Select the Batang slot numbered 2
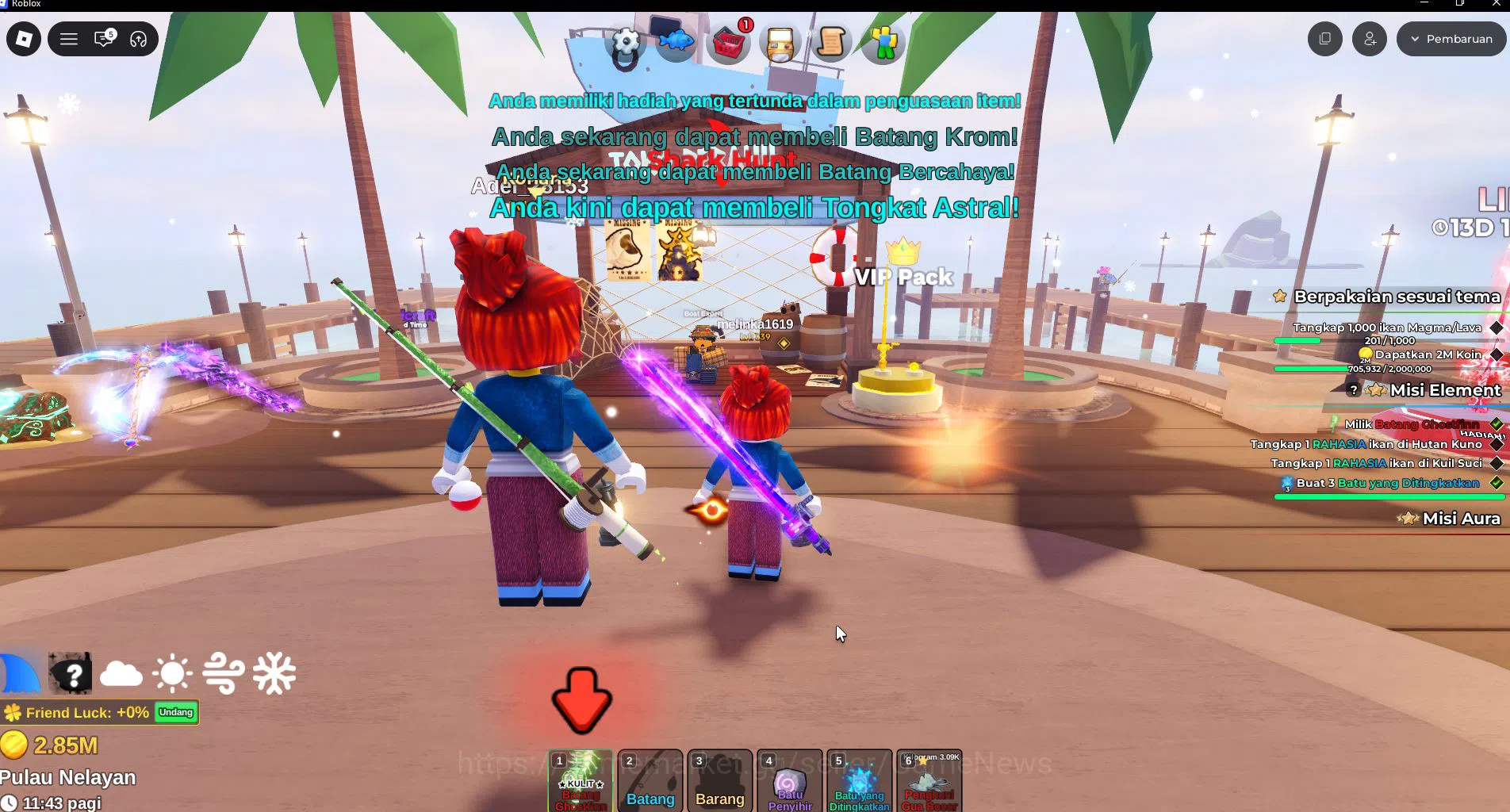The image size is (1510, 812). point(650,781)
